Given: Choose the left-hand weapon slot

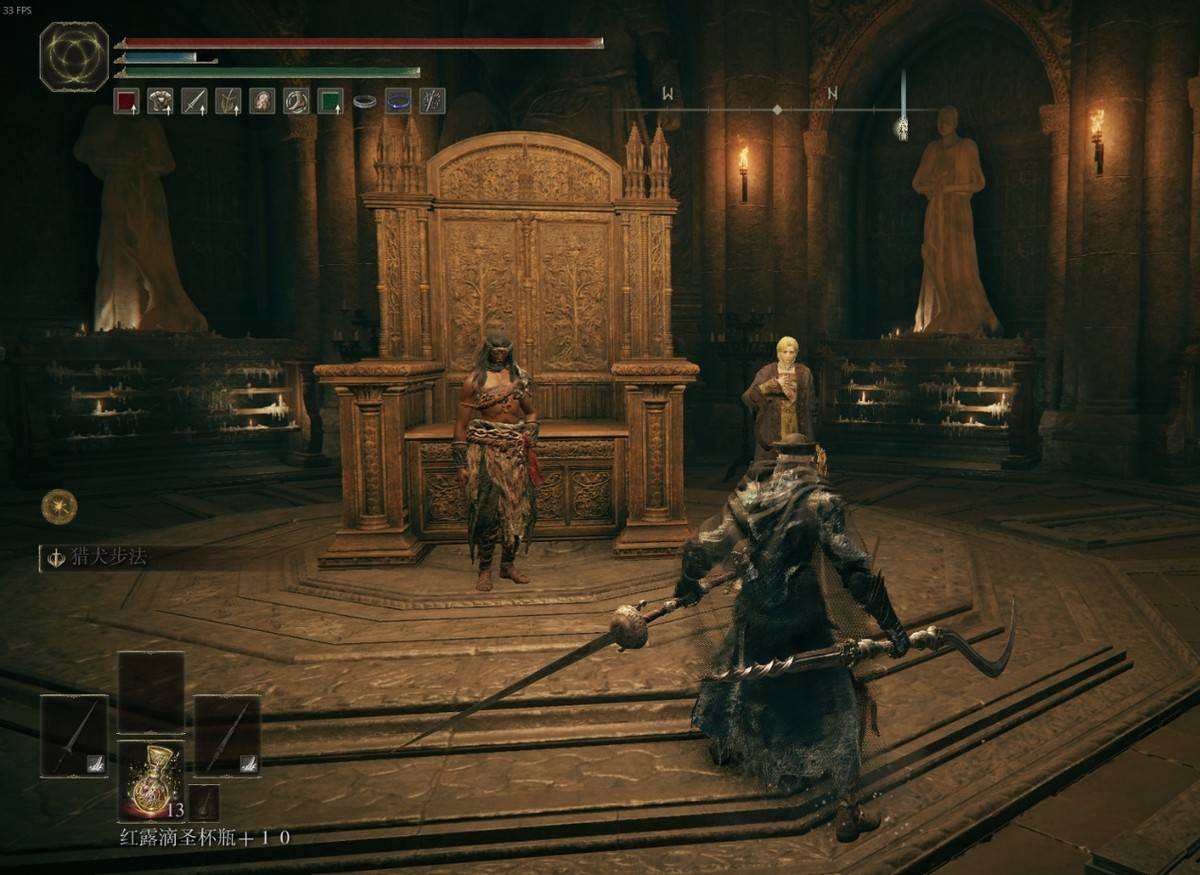Looking at the screenshot, I should tap(74, 736).
